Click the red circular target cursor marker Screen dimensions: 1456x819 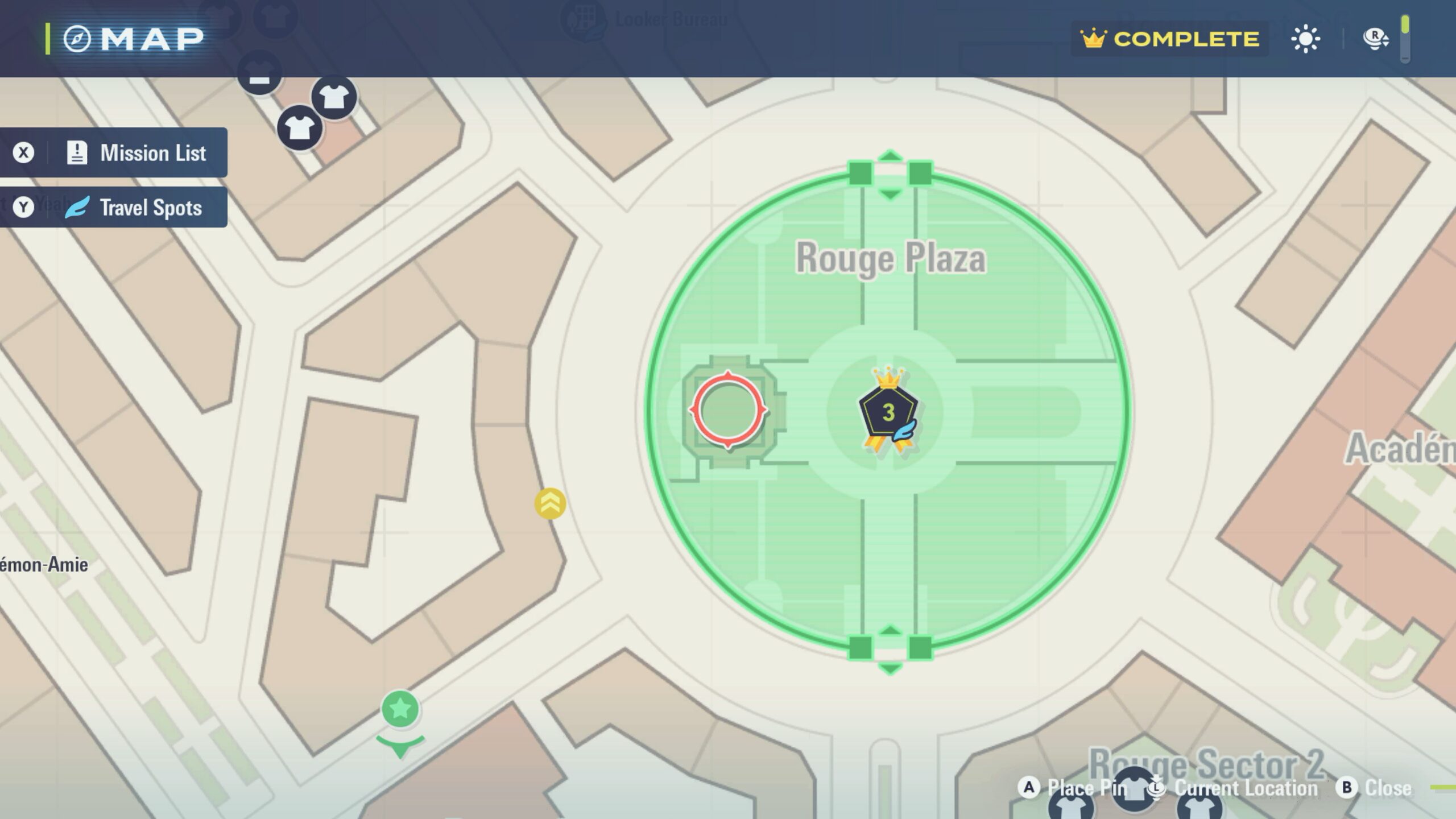(728, 409)
